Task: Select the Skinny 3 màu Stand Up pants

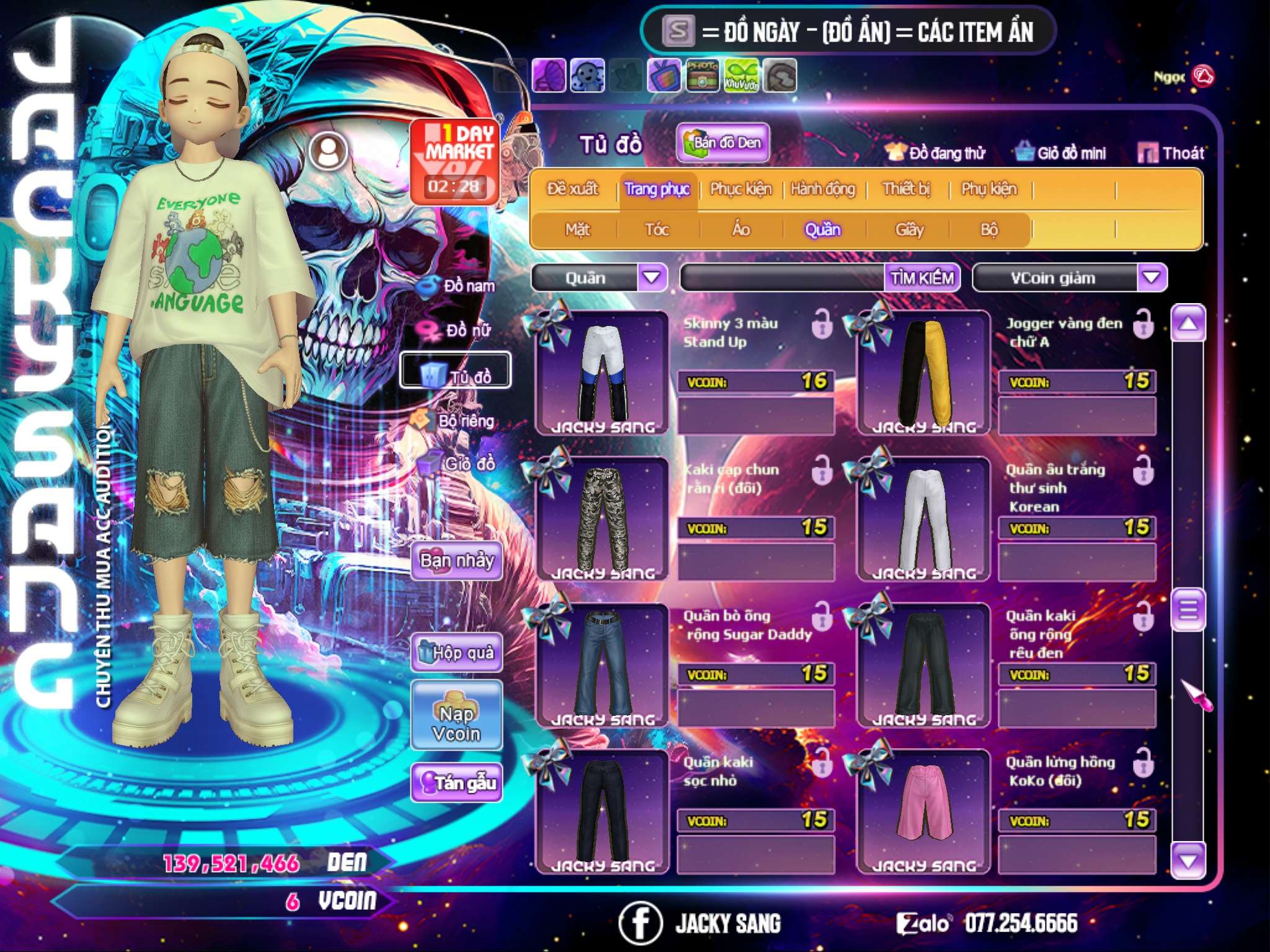Action: (602, 372)
